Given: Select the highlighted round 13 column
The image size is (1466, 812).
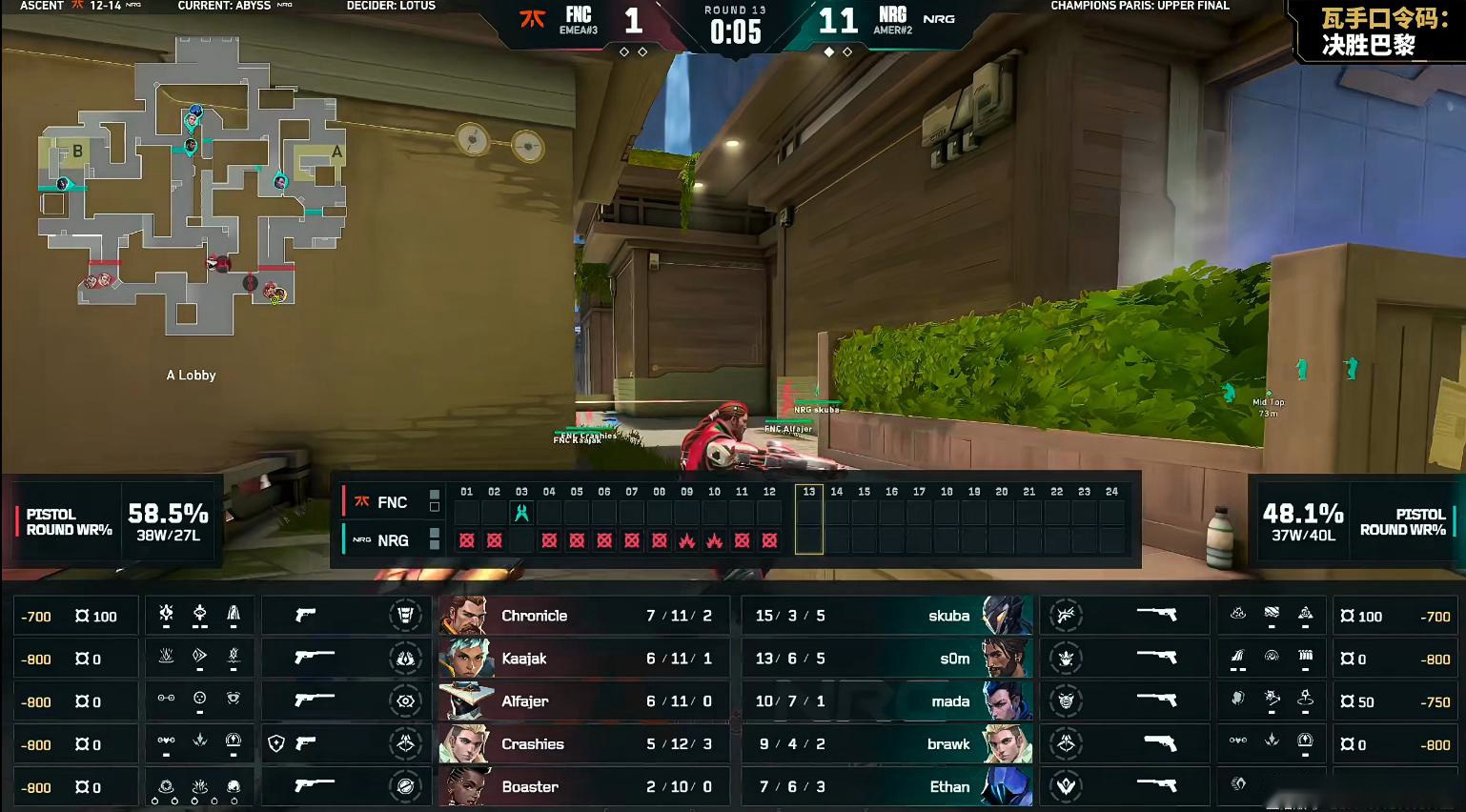Looking at the screenshot, I should click(x=808, y=519).
